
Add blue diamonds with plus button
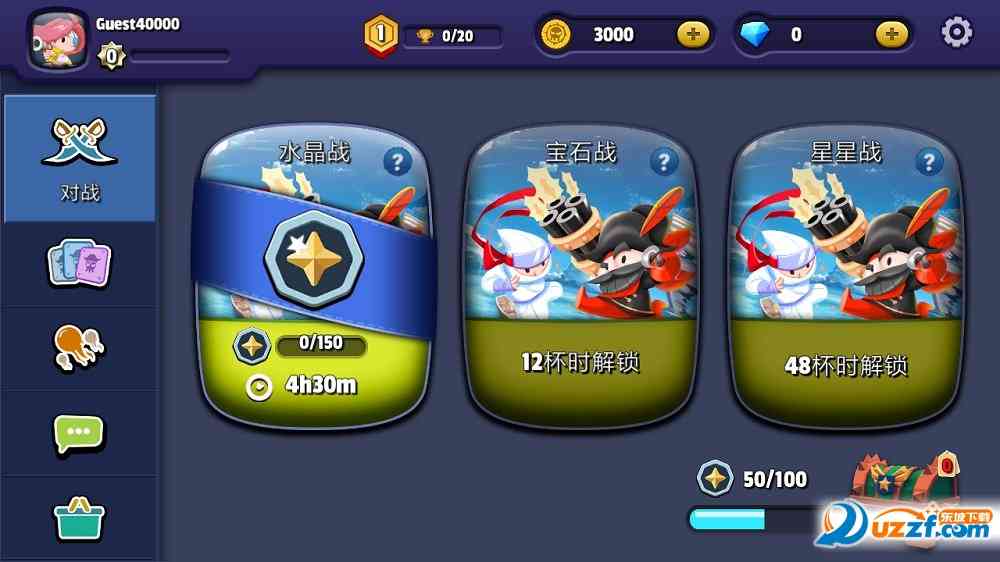892,34
